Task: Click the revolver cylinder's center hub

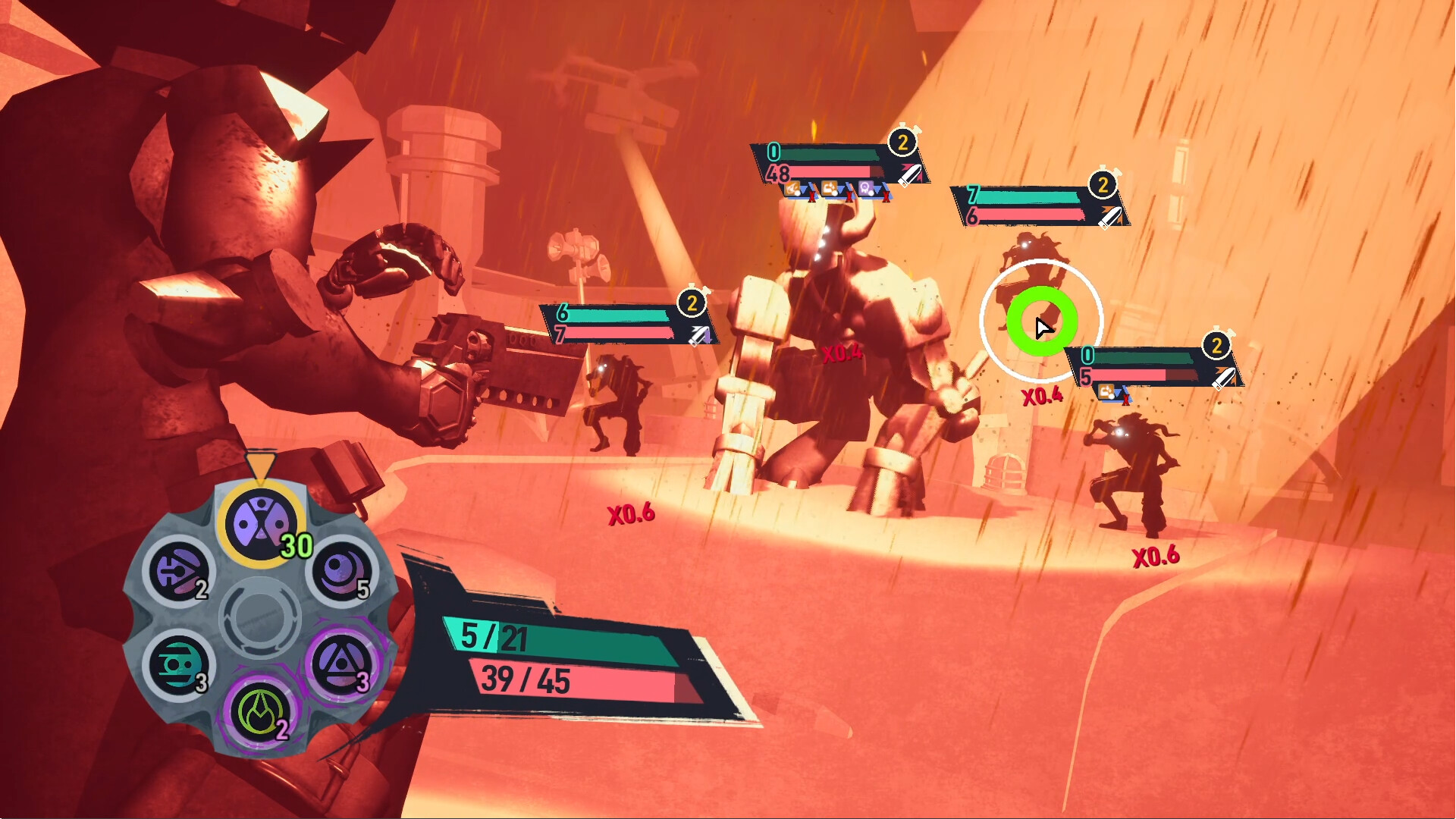Action: tap(260, 617)
